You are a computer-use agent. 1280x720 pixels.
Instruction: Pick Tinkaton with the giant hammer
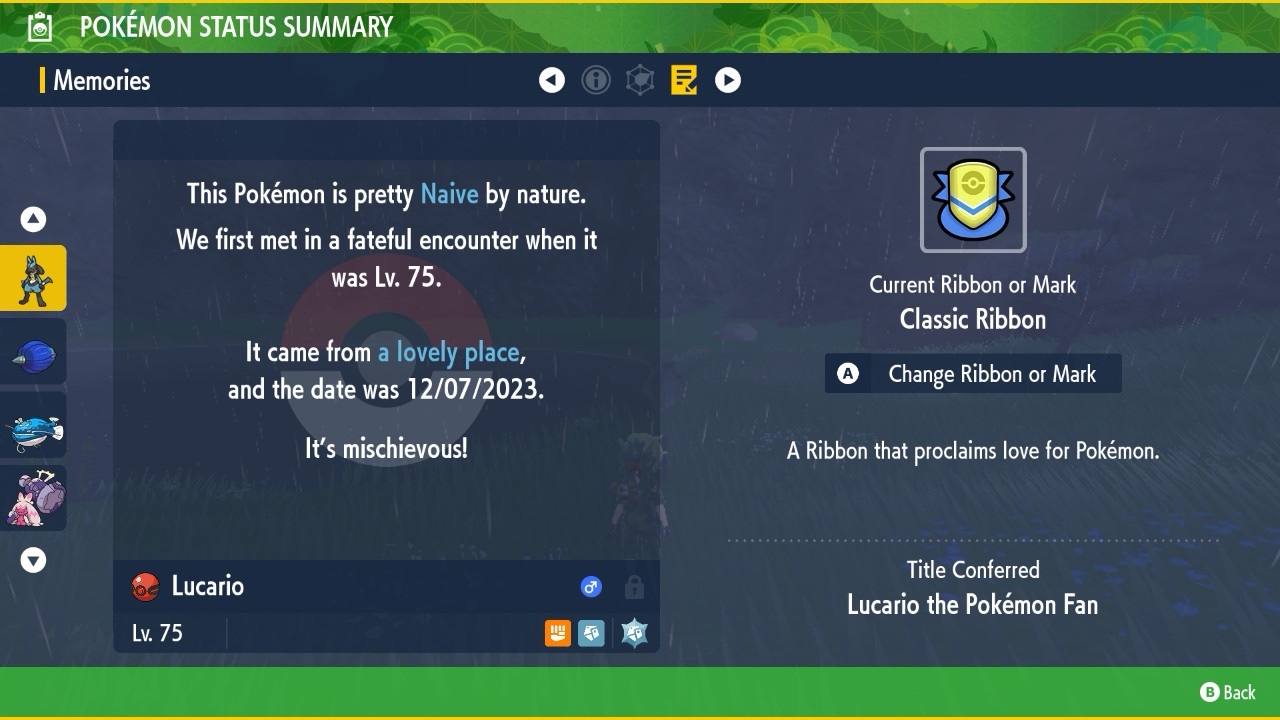tap(33, 498)
